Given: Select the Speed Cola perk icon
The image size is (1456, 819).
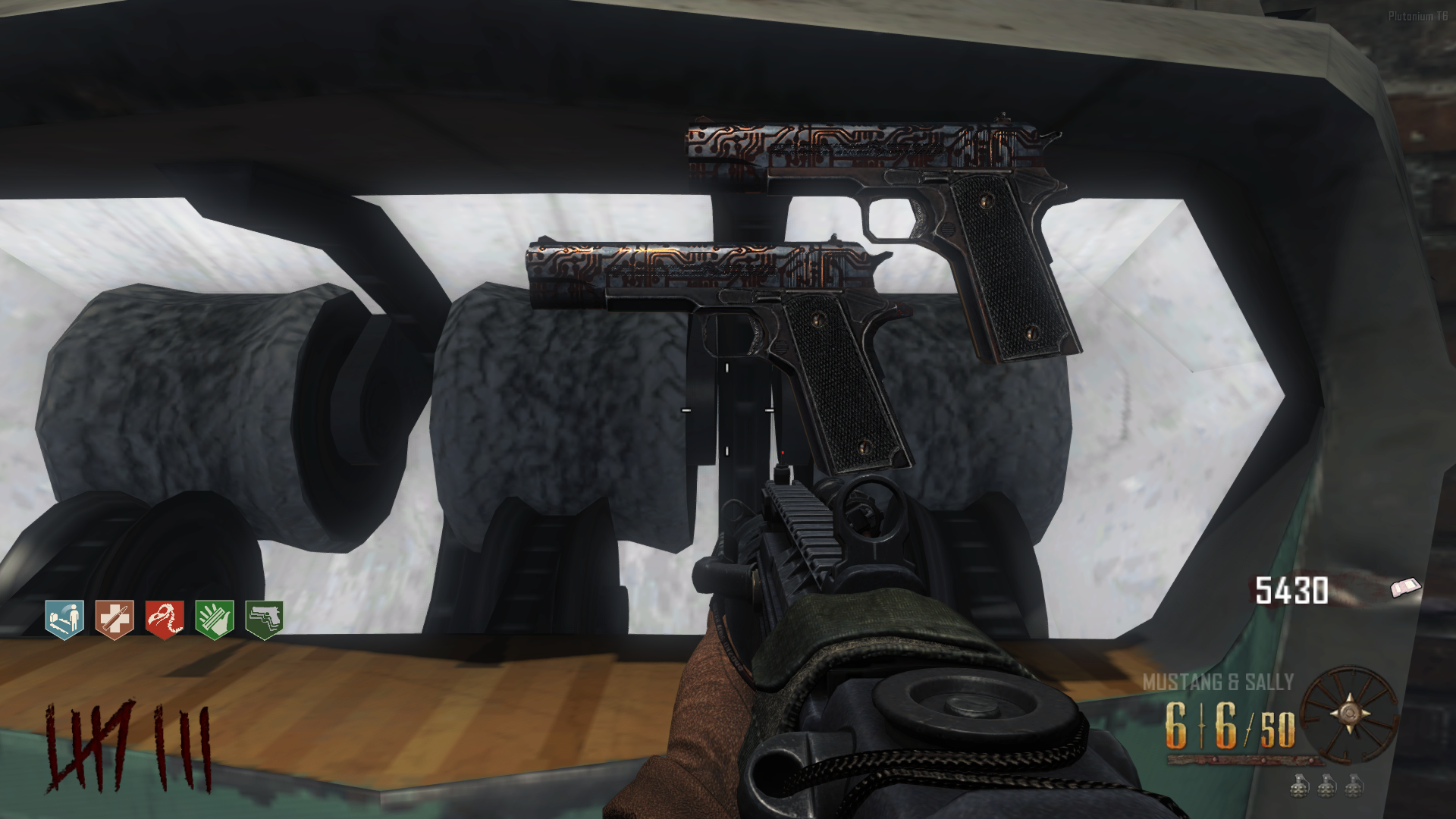Looking at the screenshot, I should click(214, 620).
